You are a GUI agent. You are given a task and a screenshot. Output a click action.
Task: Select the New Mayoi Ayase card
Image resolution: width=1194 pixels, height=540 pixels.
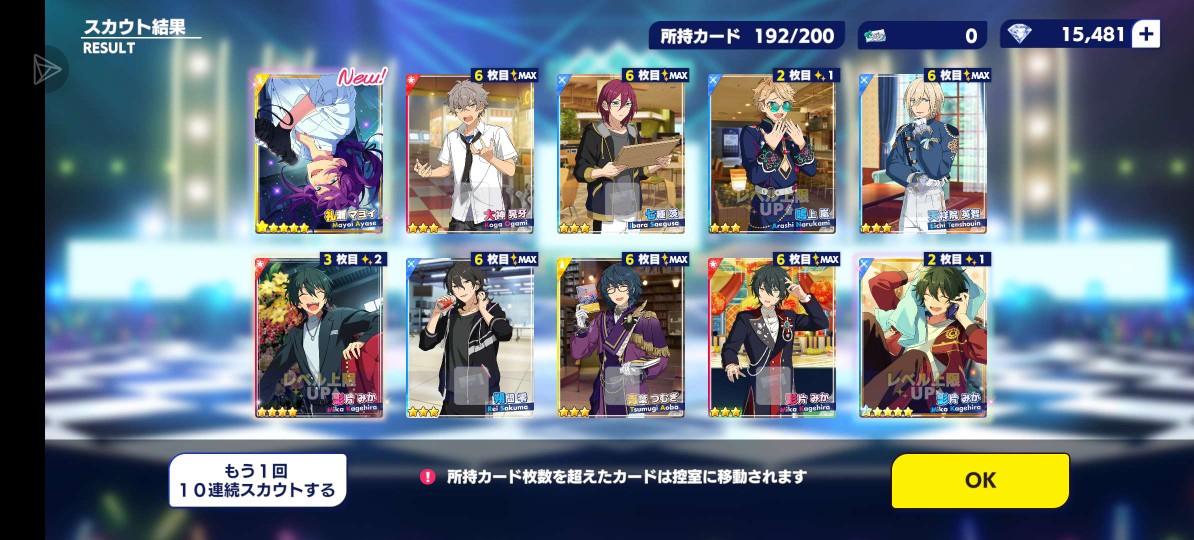[x=320, y=152]
